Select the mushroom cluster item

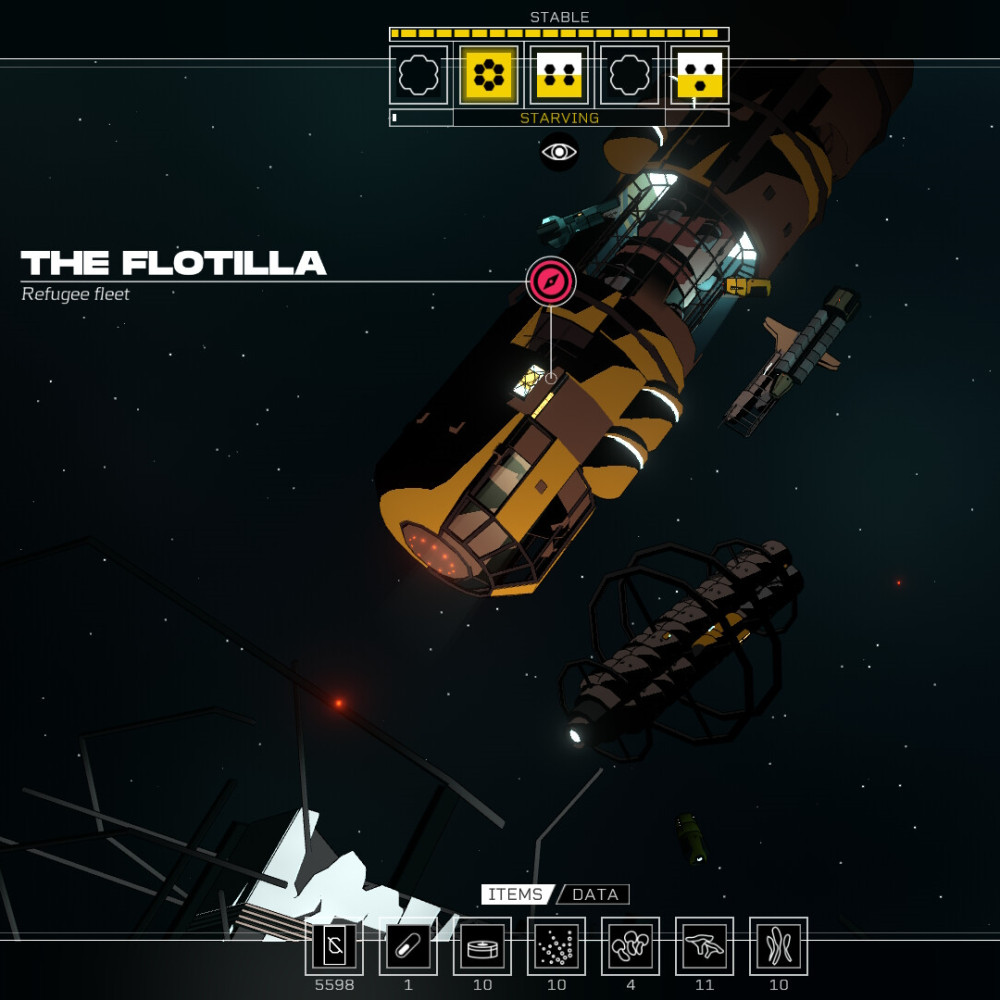[630, 946]
